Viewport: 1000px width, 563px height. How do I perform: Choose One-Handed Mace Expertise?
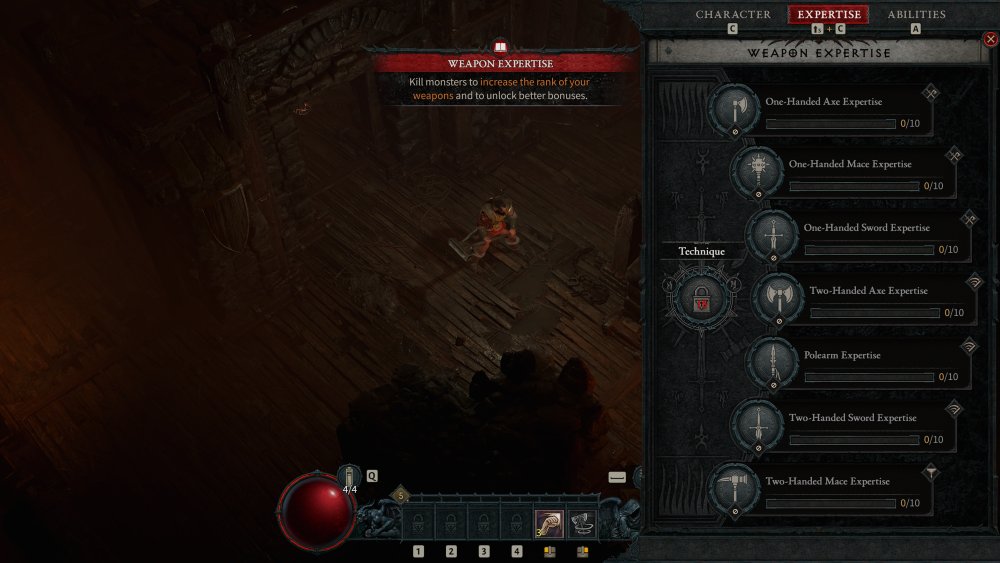tap(757, 172)
